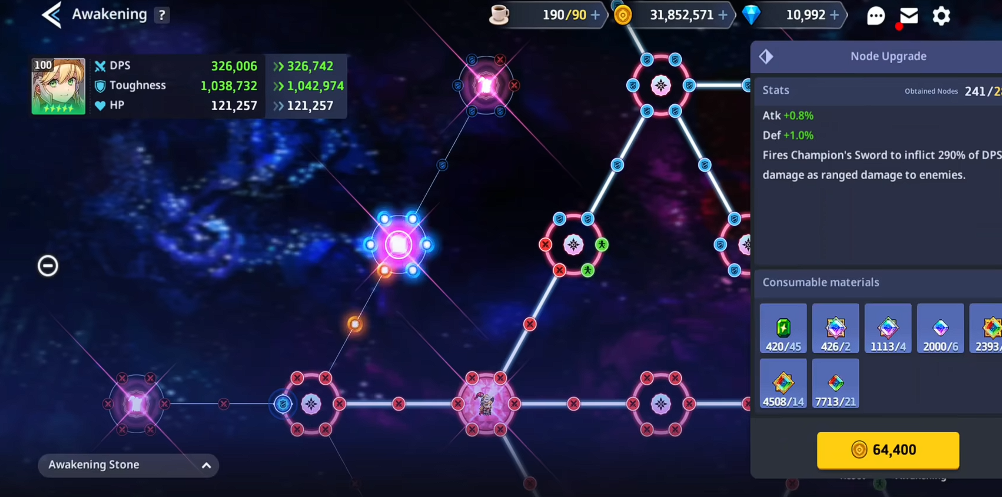The image size is (1002, 497).
Task: Select the knight statue hexagon node
Action: [485, 404]
